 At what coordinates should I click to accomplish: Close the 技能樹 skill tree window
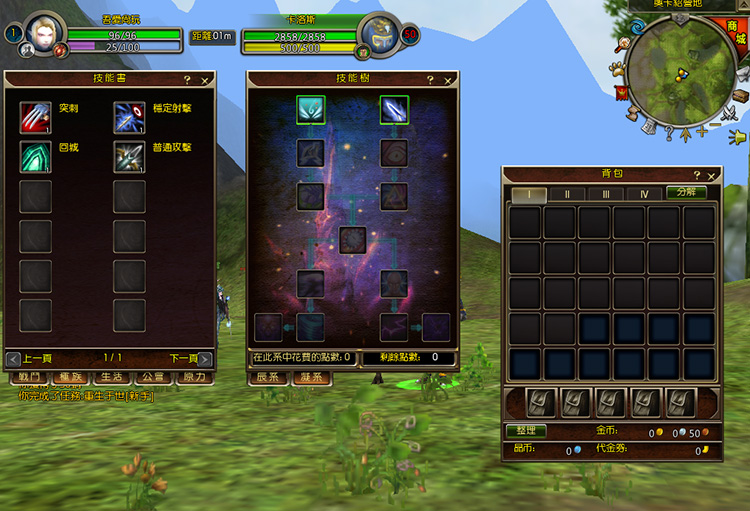pos(447,80)
